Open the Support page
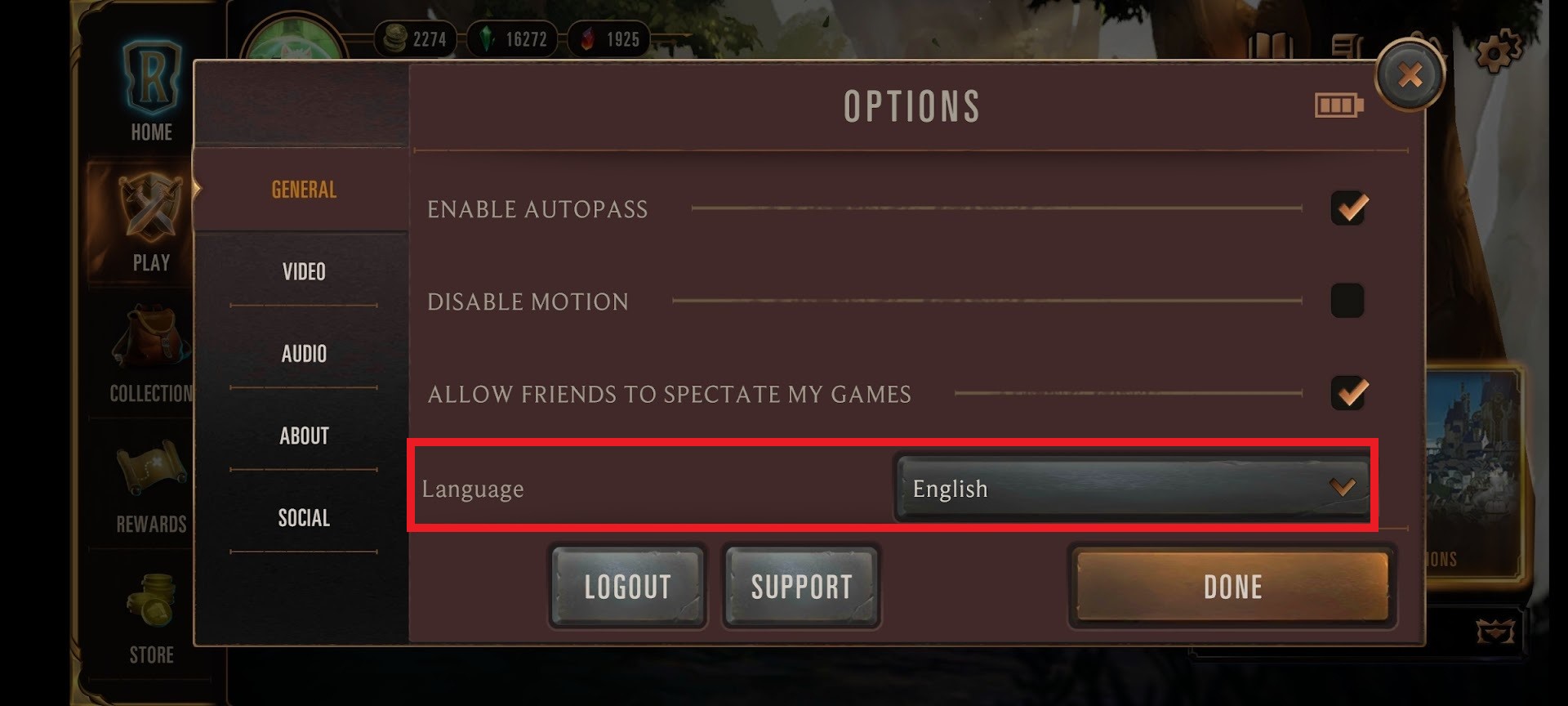Image resolution: width=1568 pixels, height=706 pixels. pyautogui.click(x=801, y=587)
